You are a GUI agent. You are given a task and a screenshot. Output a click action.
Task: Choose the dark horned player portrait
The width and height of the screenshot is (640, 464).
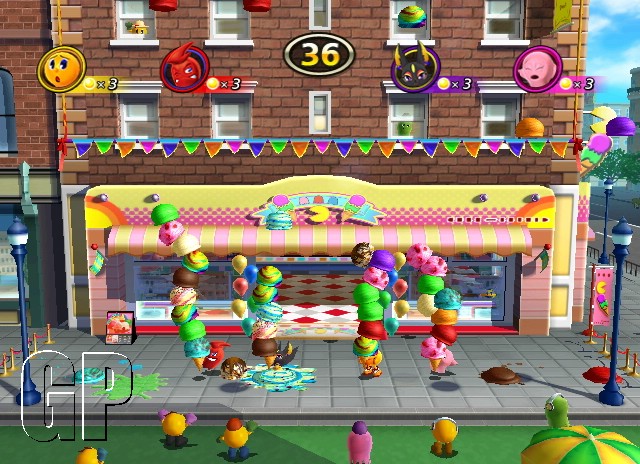coord(411,69)
